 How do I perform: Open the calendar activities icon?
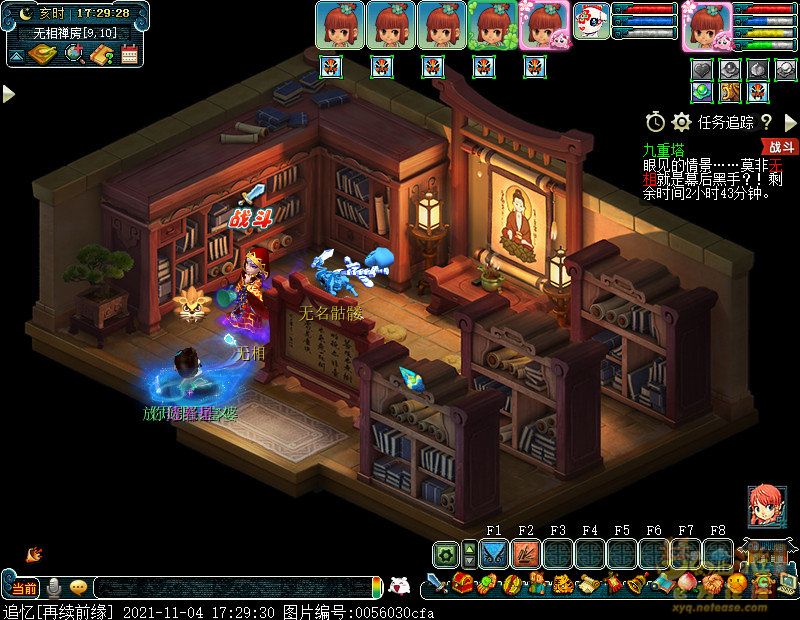129,54
